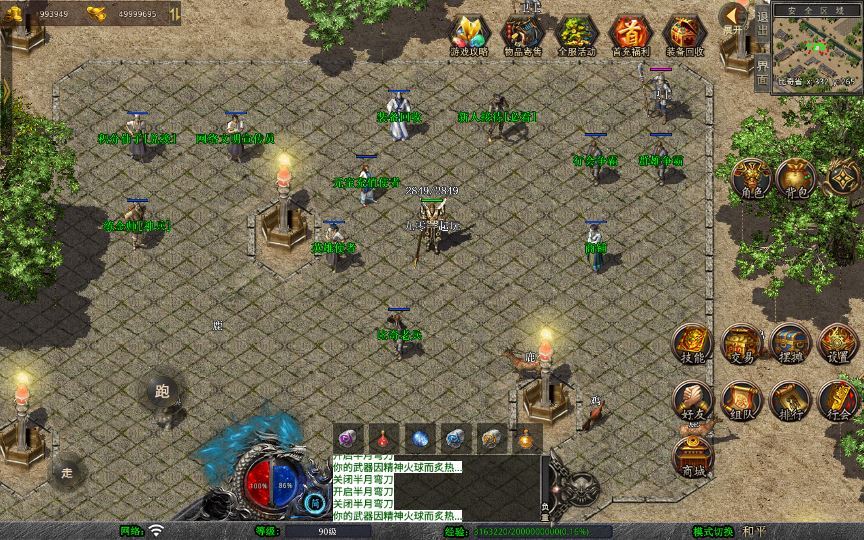Open the 技能 skills menu
The width and height of the screenshot is (864, 540).
(692, 343)
